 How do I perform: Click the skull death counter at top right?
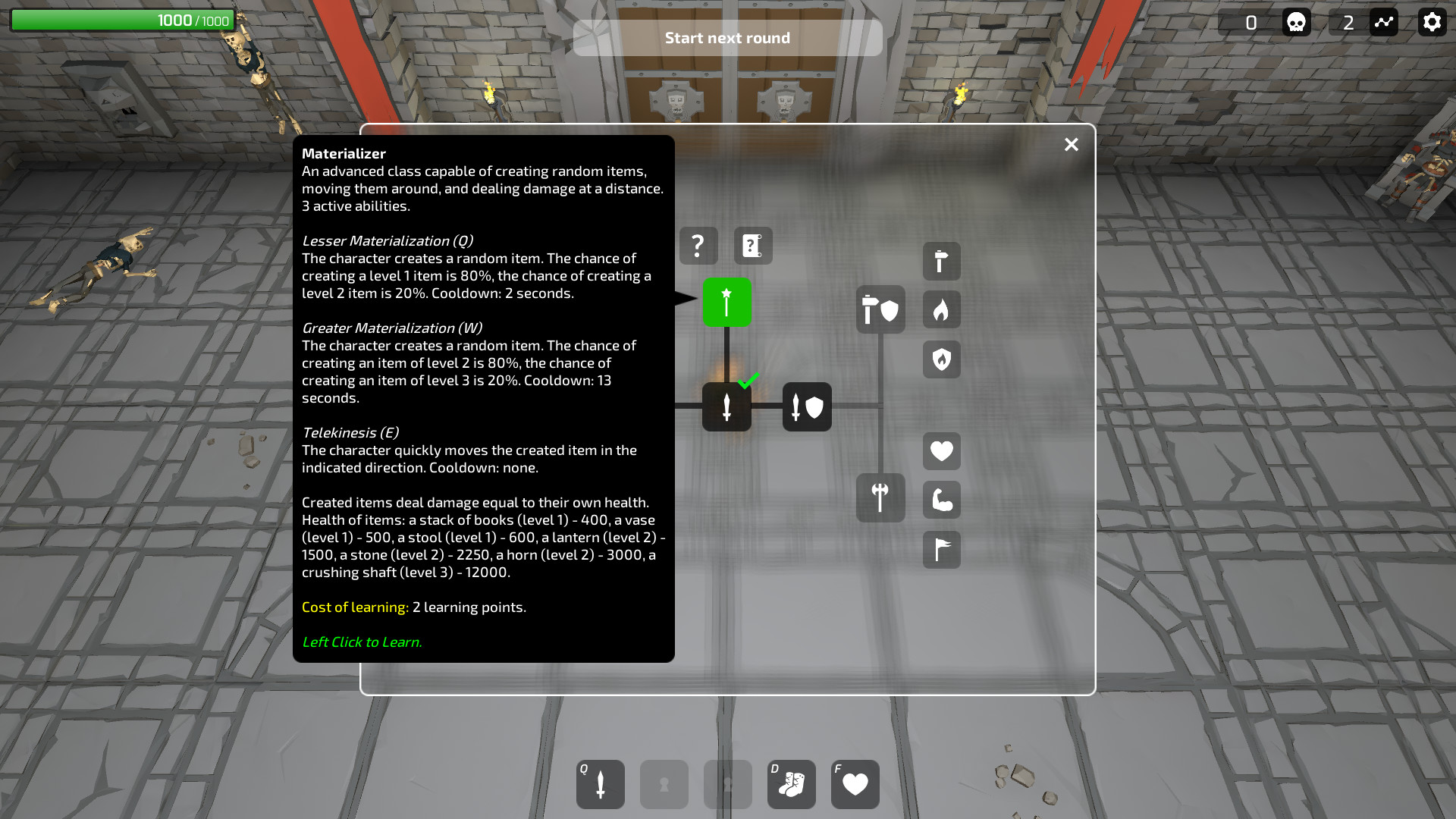(1295, 22)
